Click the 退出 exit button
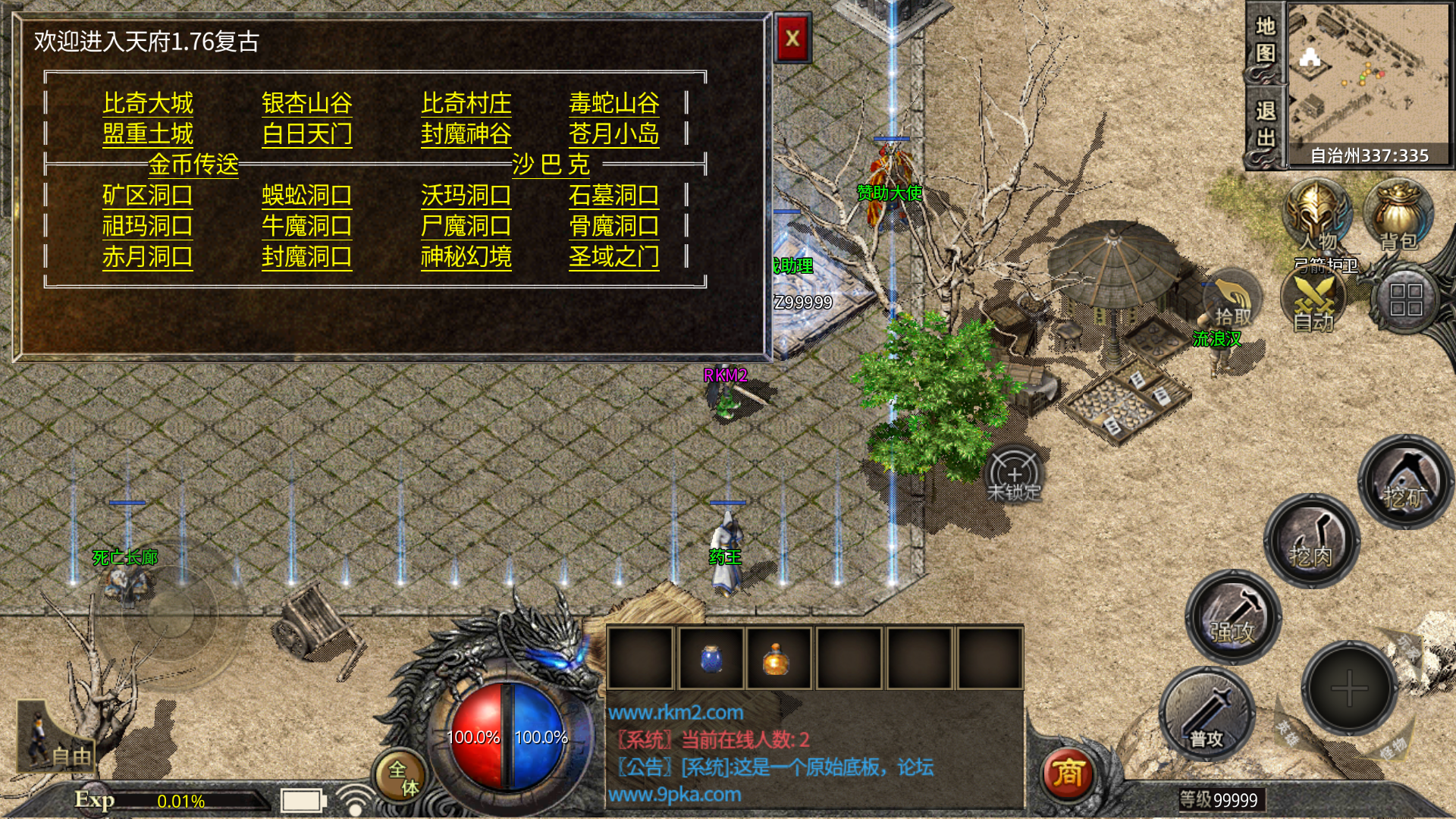 pos(1265,125)
